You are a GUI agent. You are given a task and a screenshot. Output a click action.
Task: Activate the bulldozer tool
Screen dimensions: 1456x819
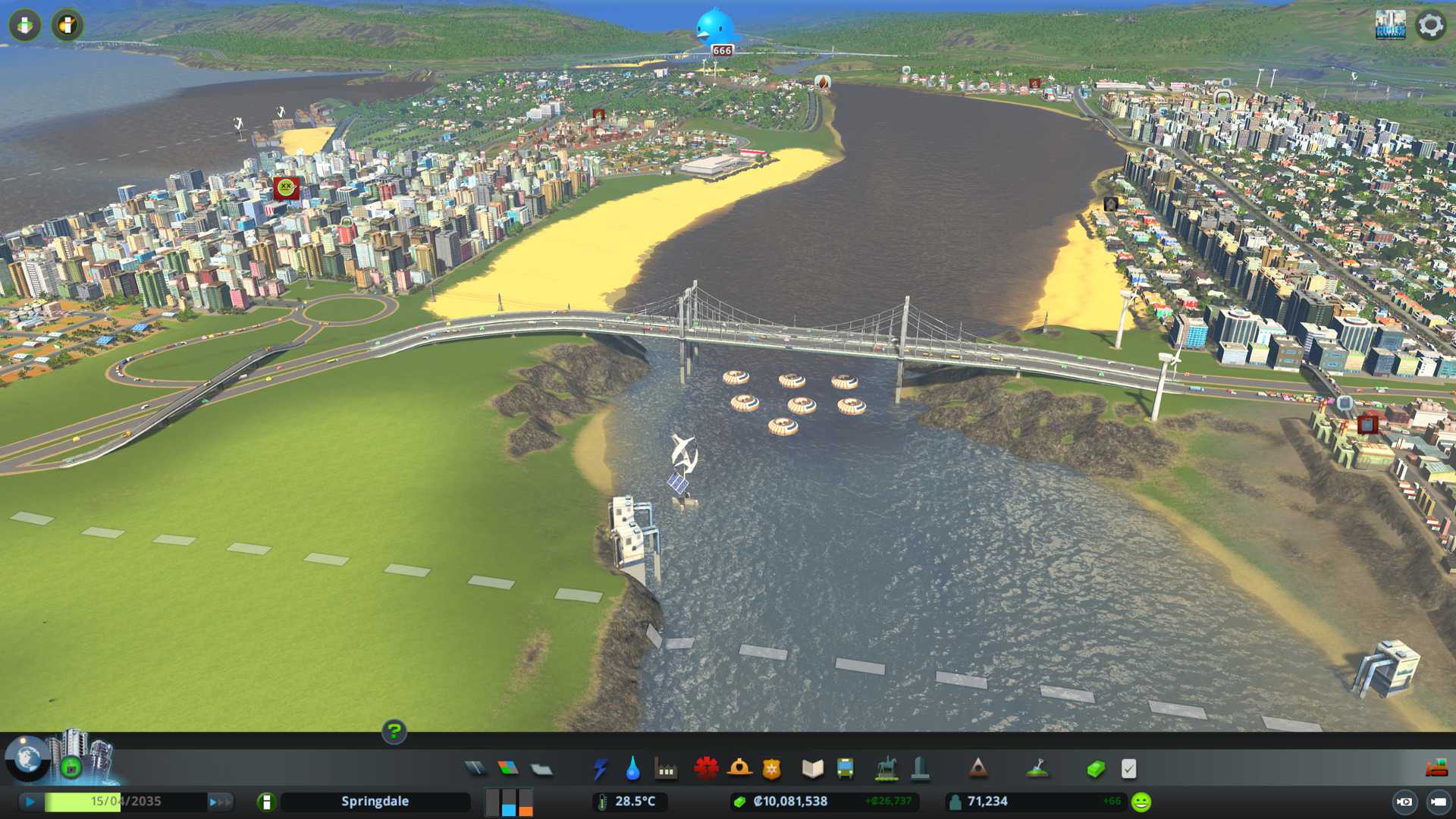[x=1436, y=769]
